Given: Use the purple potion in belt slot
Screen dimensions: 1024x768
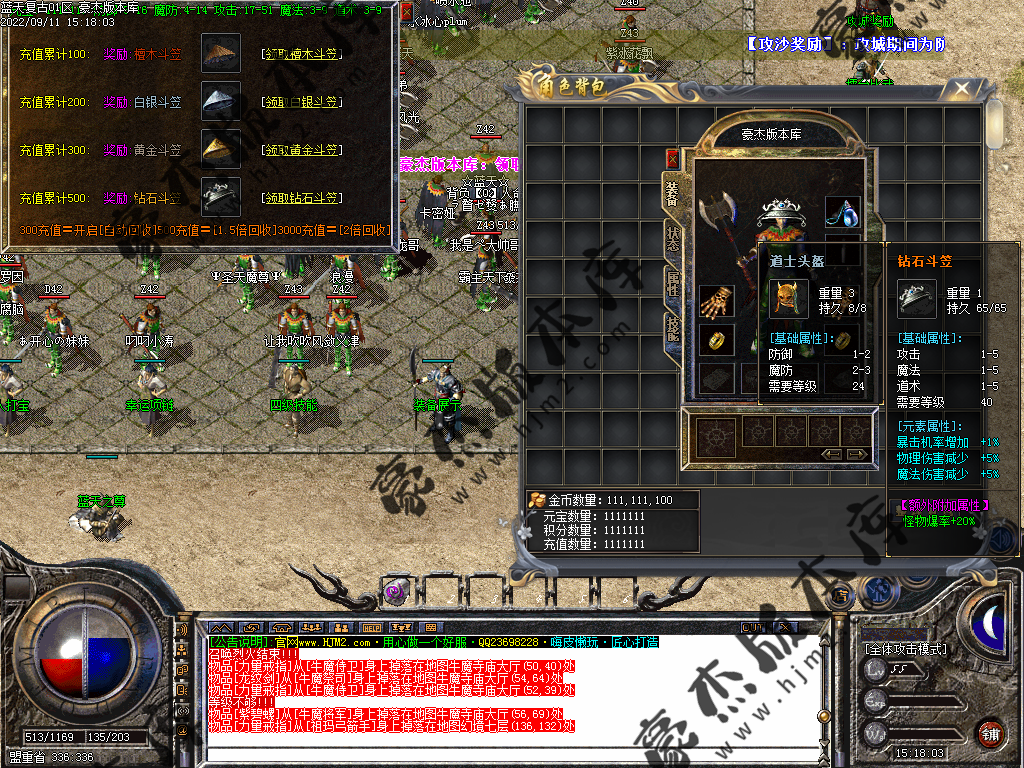Looking at the screenshot, I should [x=396, y=591].
